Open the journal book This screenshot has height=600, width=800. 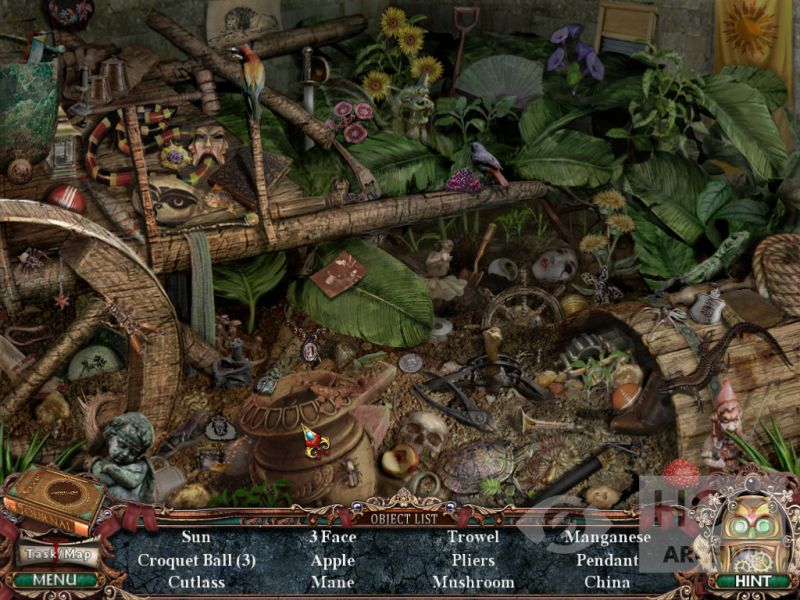pyautogui.click(x=56, y=497)
